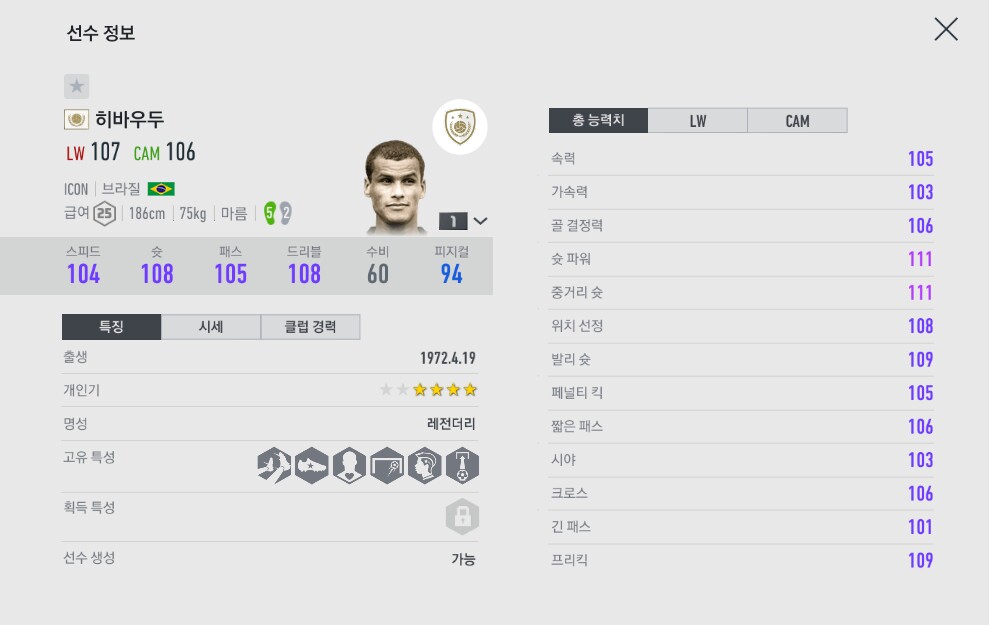
Task: Show the 클럽 경력 tab
Action: click(310, 327)
